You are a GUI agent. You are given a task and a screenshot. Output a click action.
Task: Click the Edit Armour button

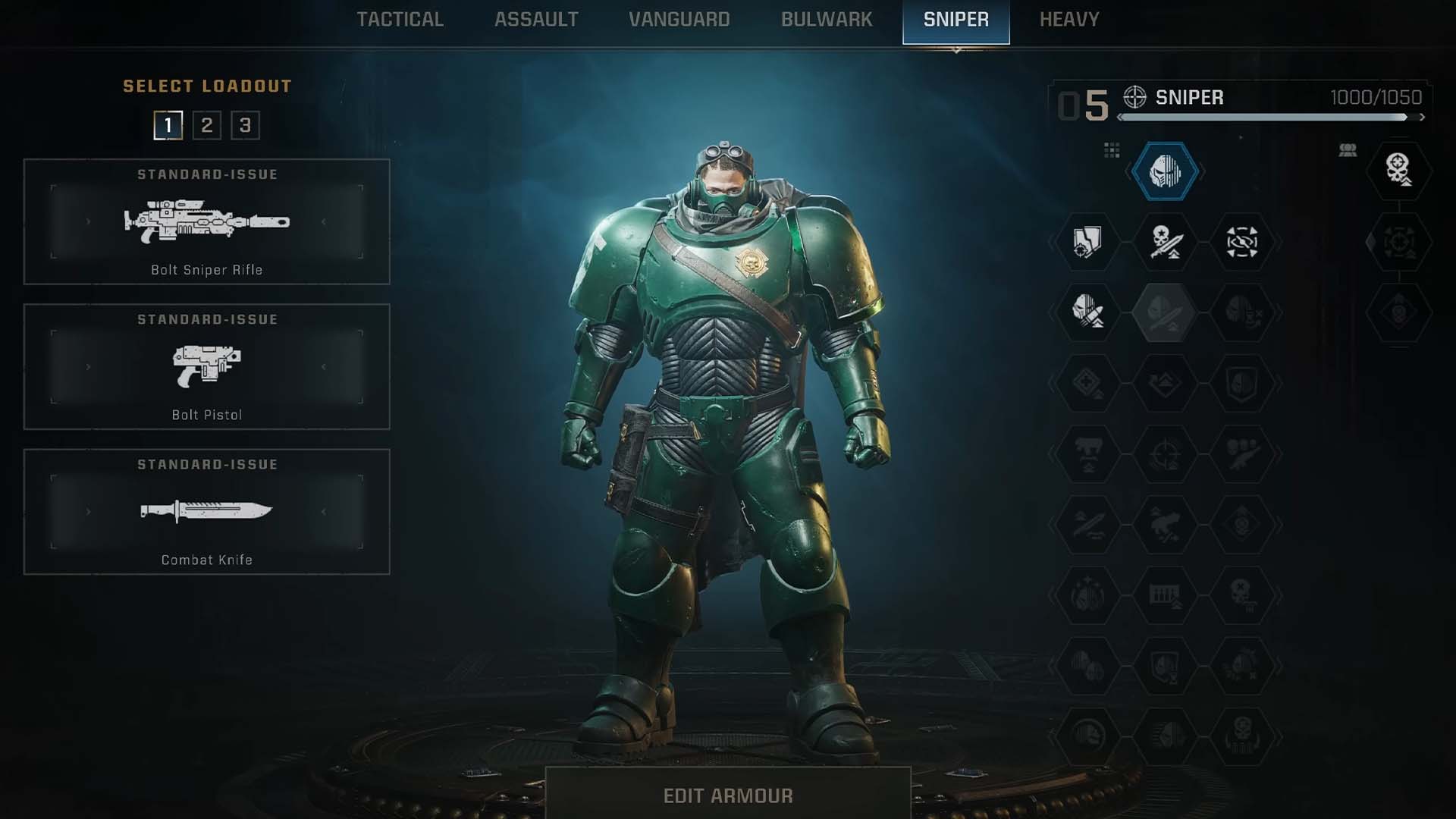[727, 795]
